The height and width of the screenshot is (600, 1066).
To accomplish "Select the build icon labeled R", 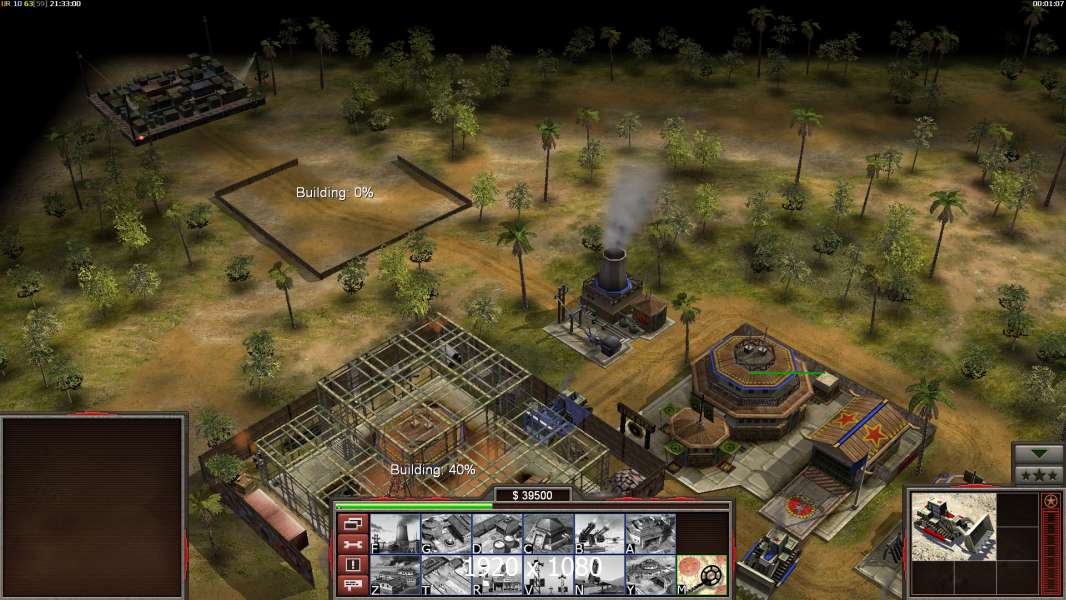I will coord(497,575).
